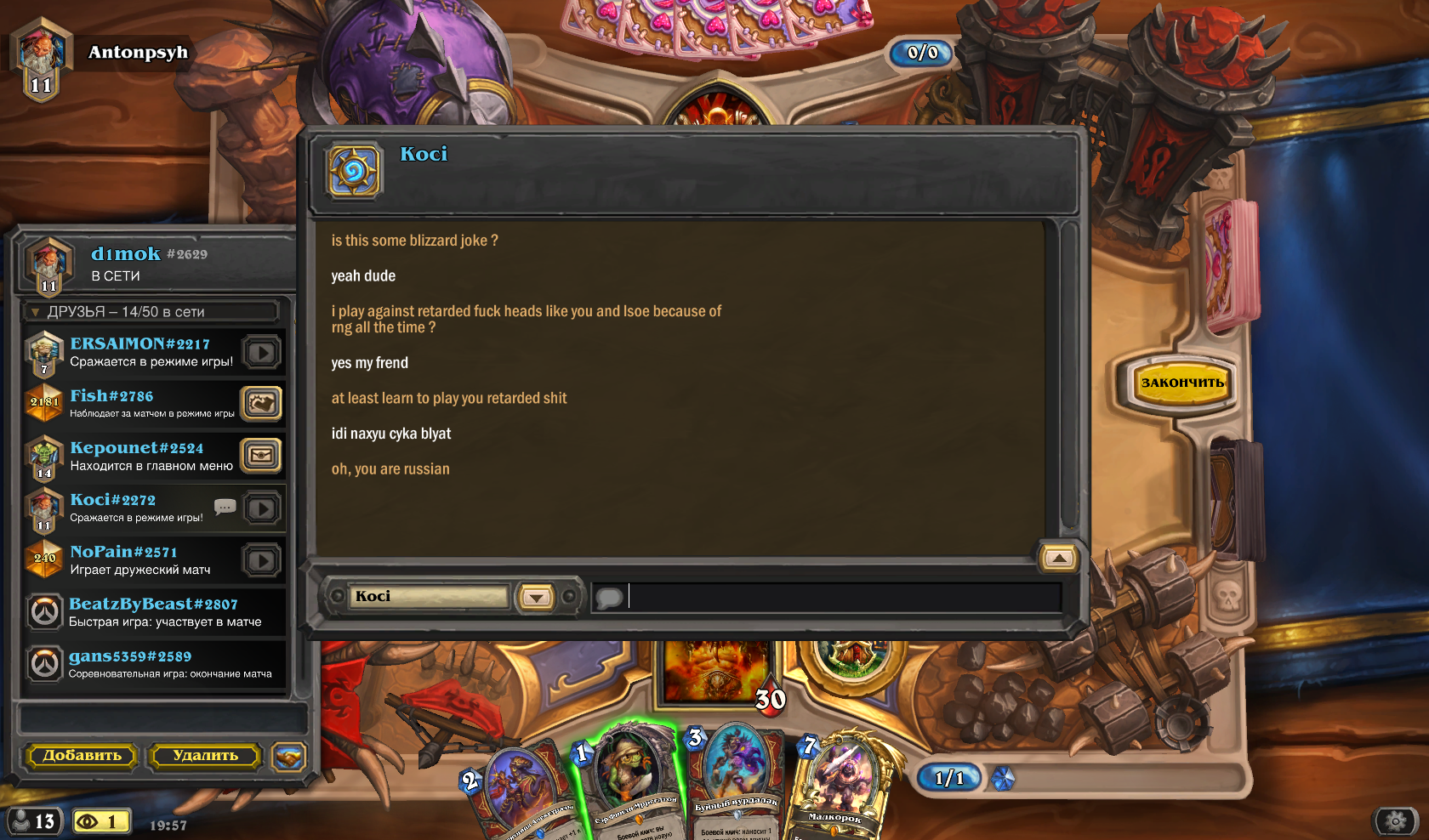
Task: Click the ЗАКОНЧИТЬ end turn button
Action: 1181,383
